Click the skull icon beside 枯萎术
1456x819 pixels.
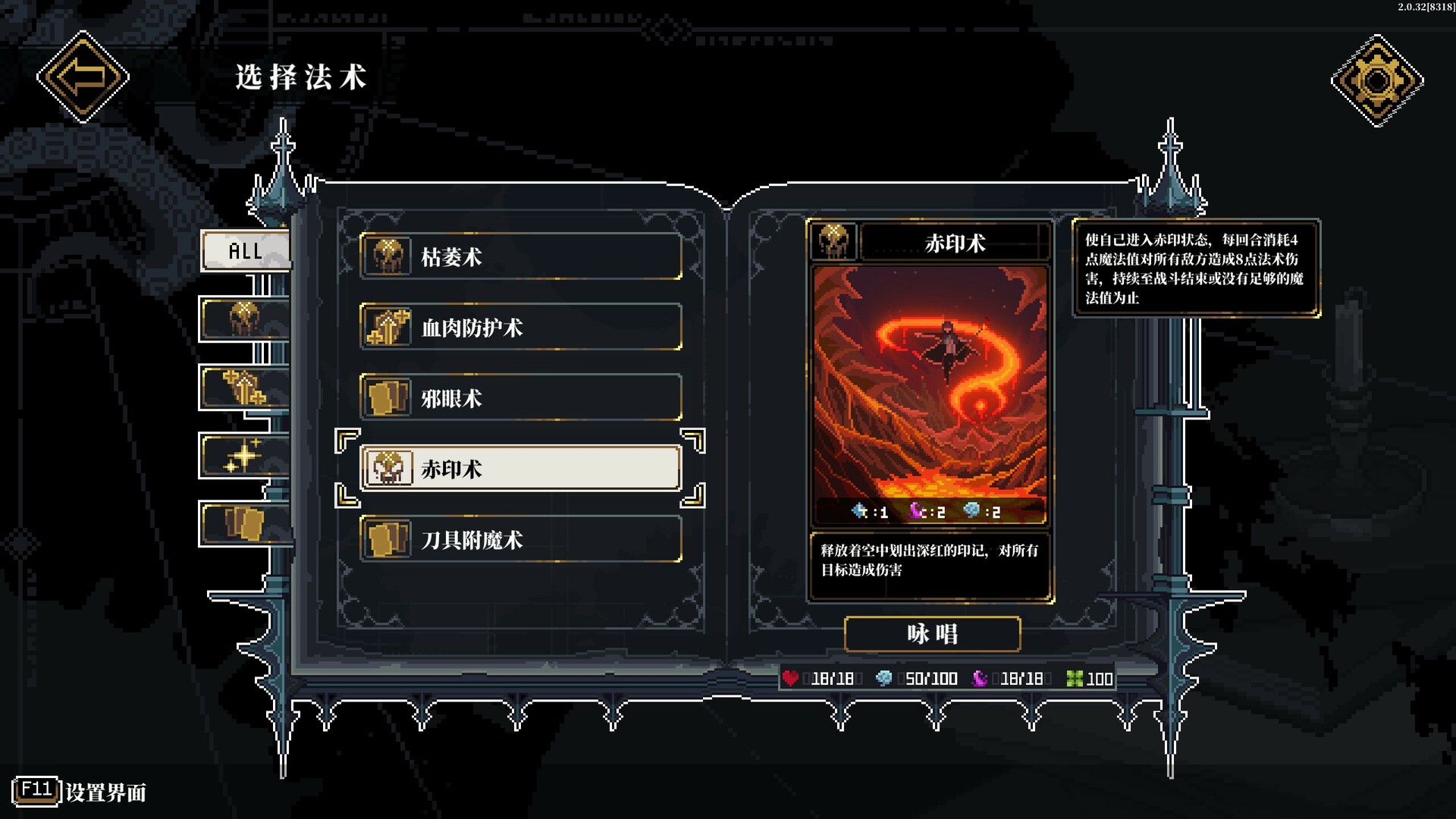(389, 256)
